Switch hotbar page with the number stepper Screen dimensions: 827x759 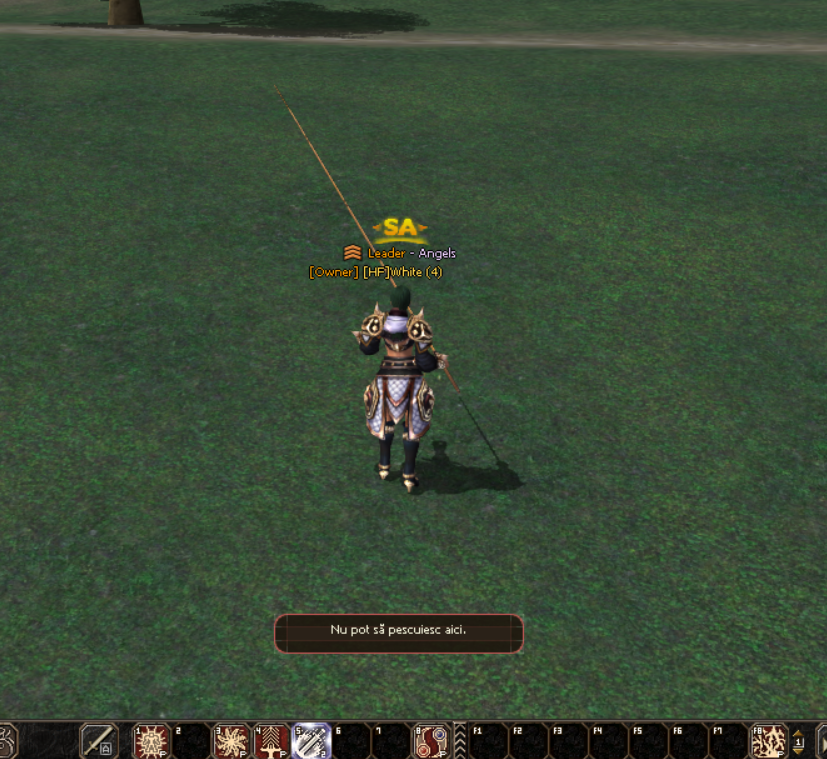(798, 741)
